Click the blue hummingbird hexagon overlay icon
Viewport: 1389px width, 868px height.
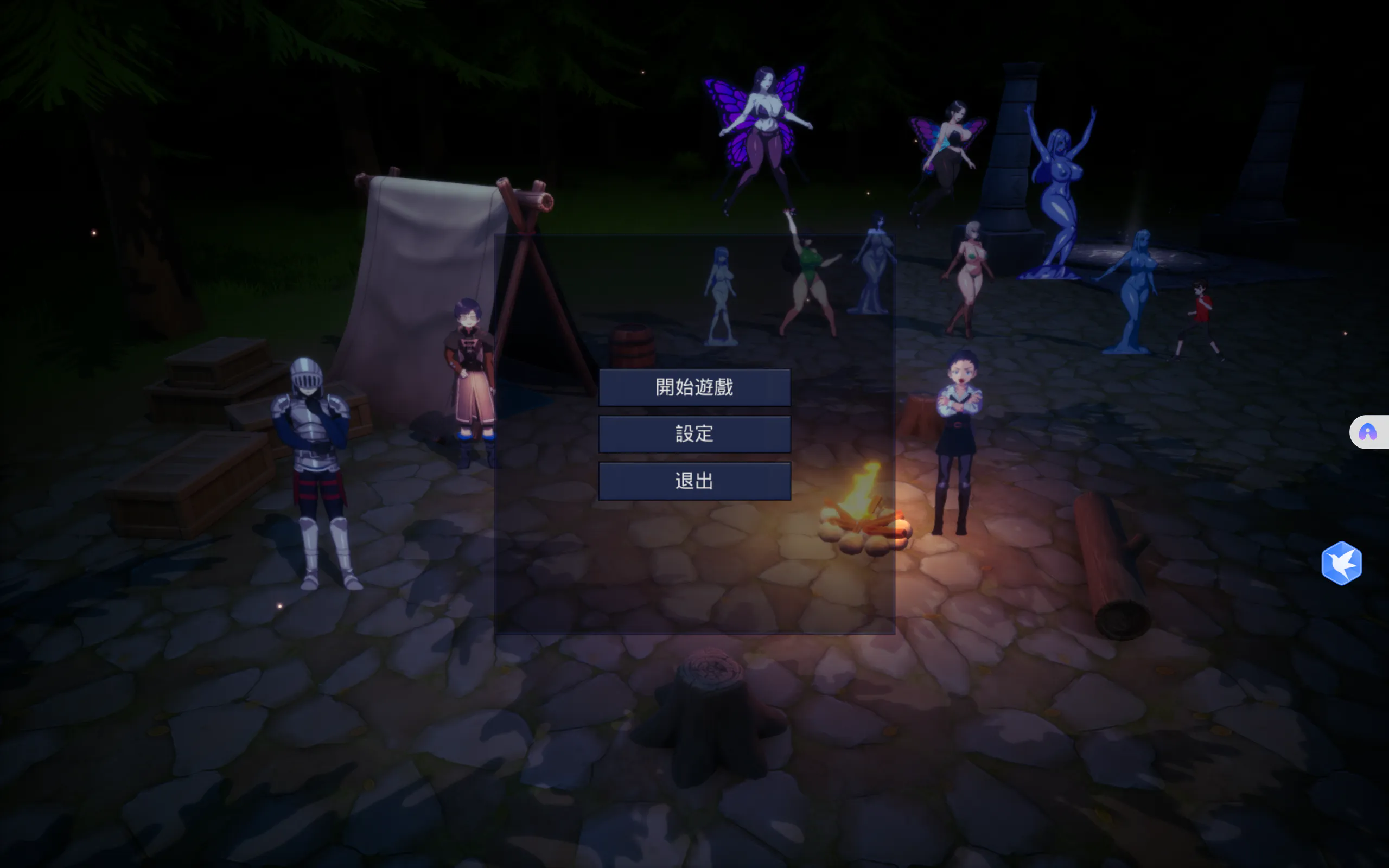pyautogui.click(x=1341, y=563)
